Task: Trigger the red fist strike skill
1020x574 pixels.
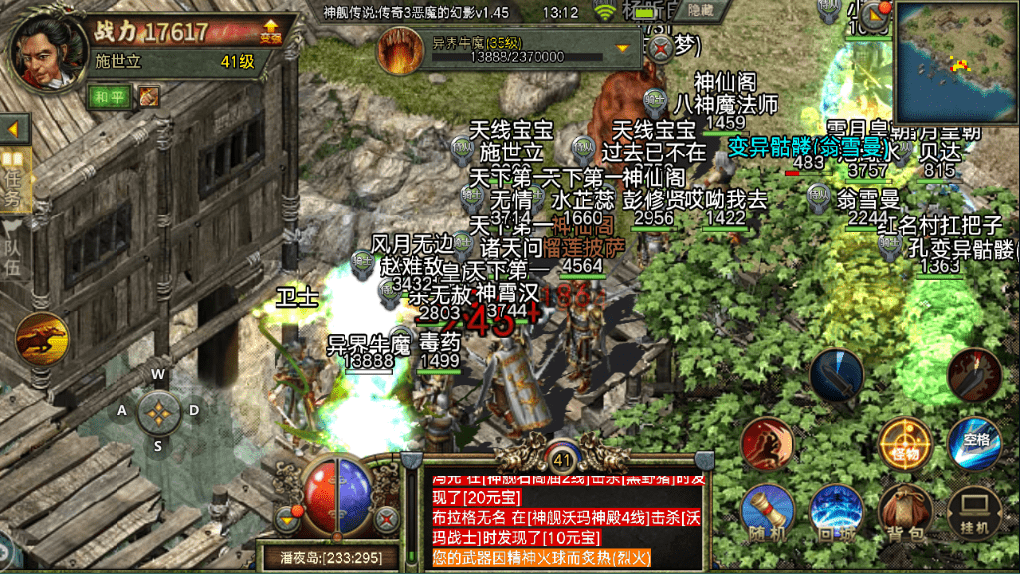Action: [x=768, y=445]
